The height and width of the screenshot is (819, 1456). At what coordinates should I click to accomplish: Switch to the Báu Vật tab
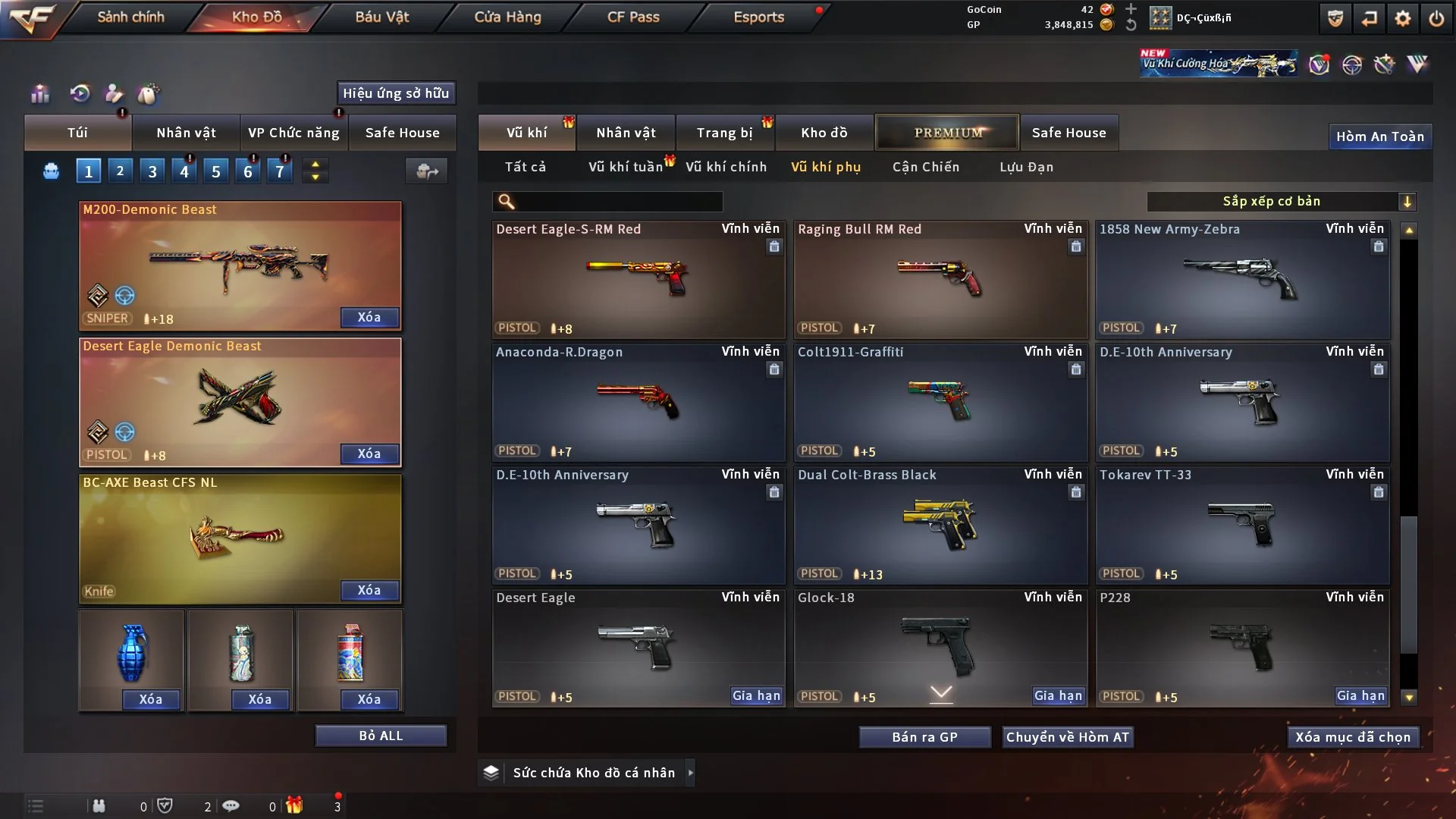pos(381,17)
